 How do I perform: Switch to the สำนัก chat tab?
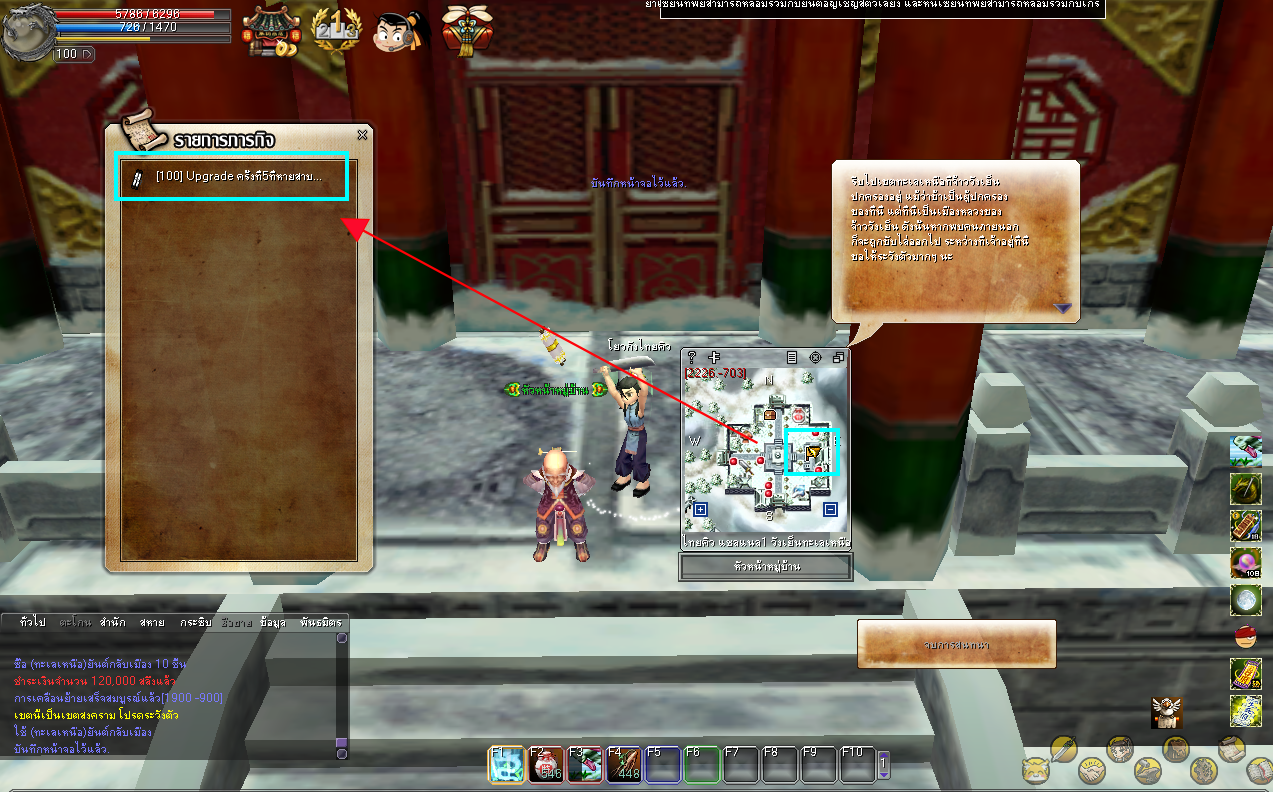112,622
